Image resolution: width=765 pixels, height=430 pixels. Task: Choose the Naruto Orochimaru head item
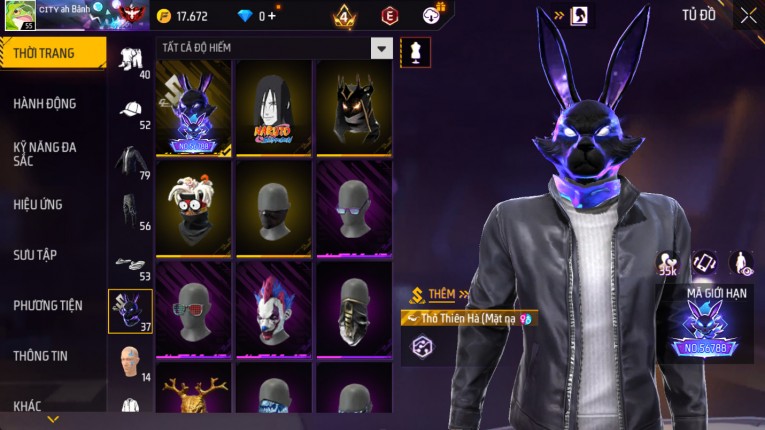pos(273,108)
